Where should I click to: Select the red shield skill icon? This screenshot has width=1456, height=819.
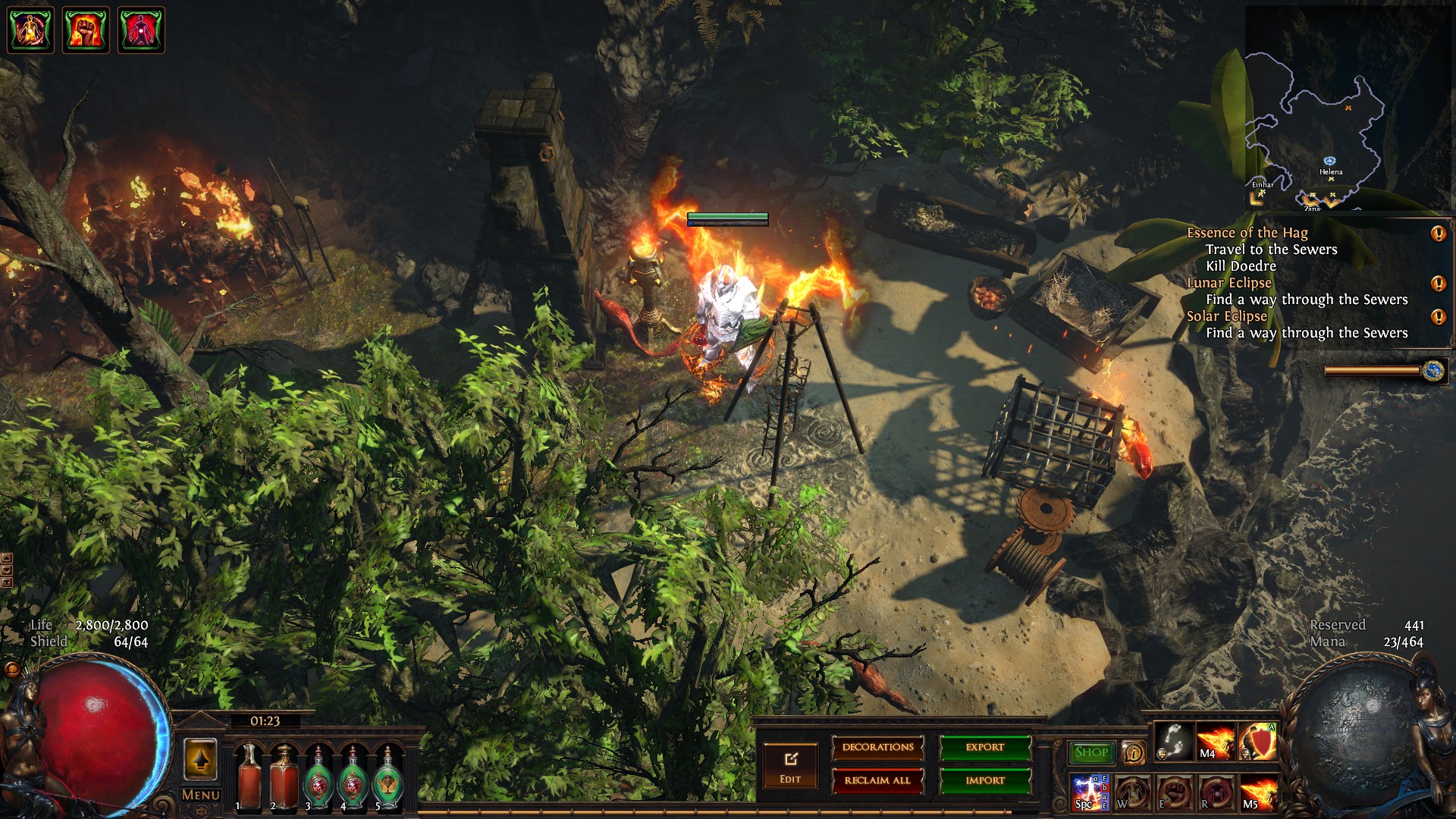1257,741
